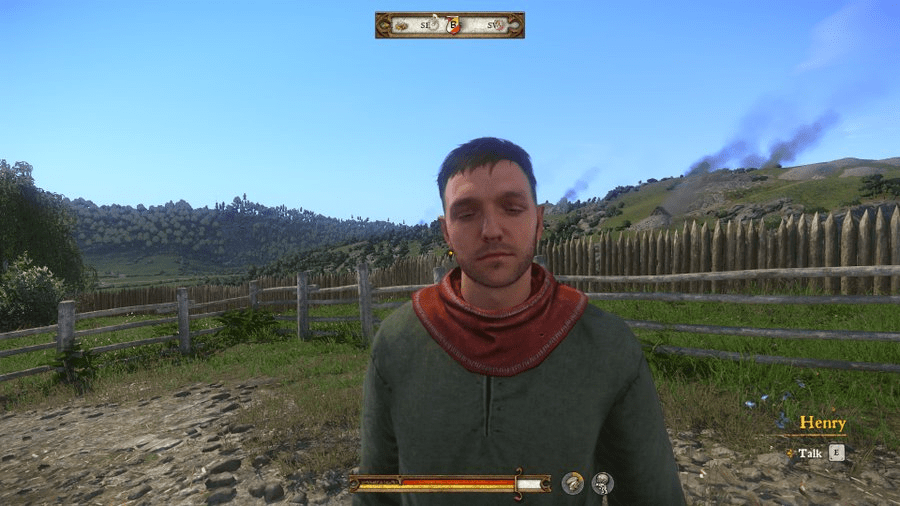Click the bandaged head status icon
The image size is (900, 506).
tap(572, 484)
